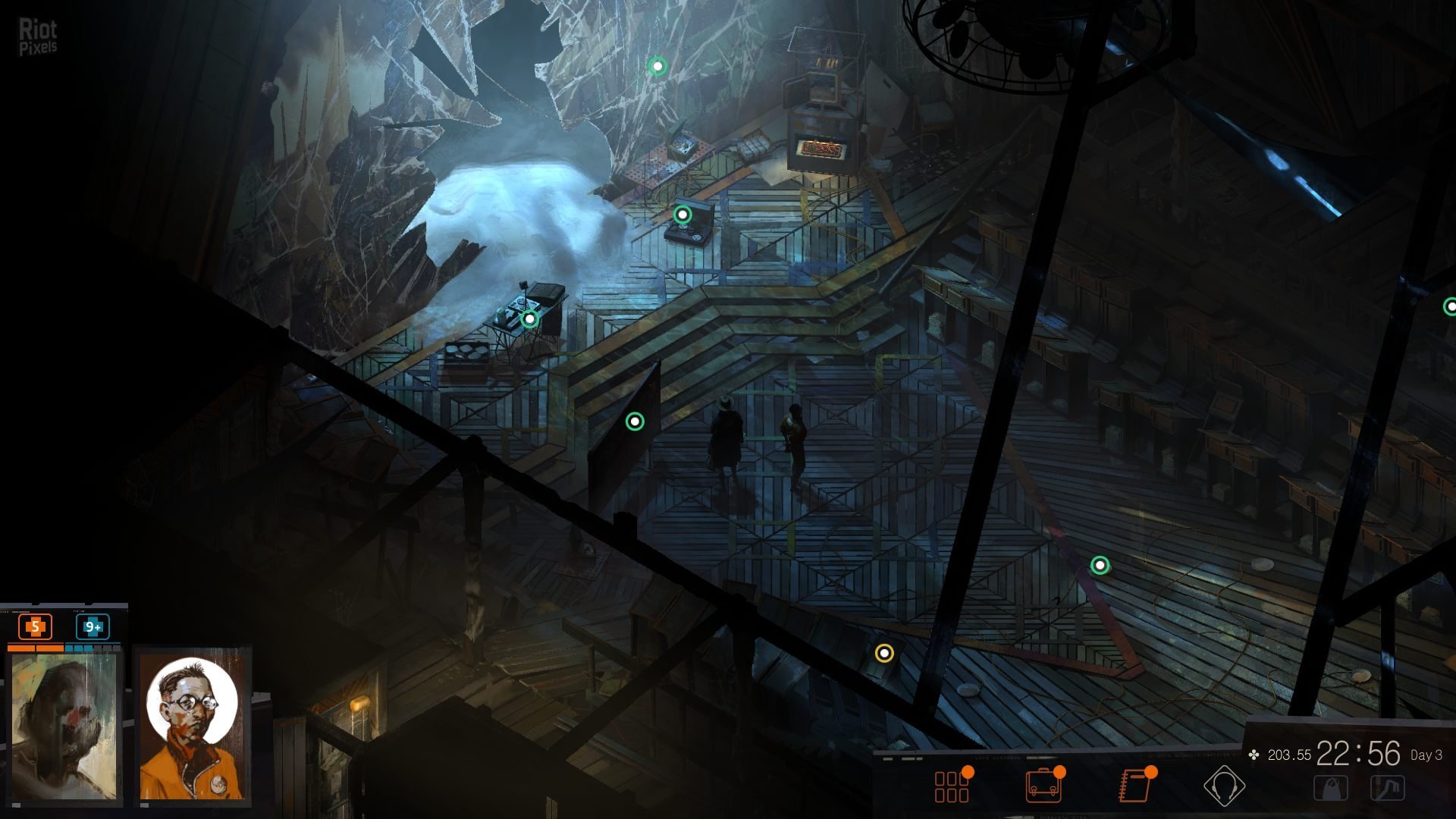Select the plastic bag hand slot

click(x=1331, y=789)
